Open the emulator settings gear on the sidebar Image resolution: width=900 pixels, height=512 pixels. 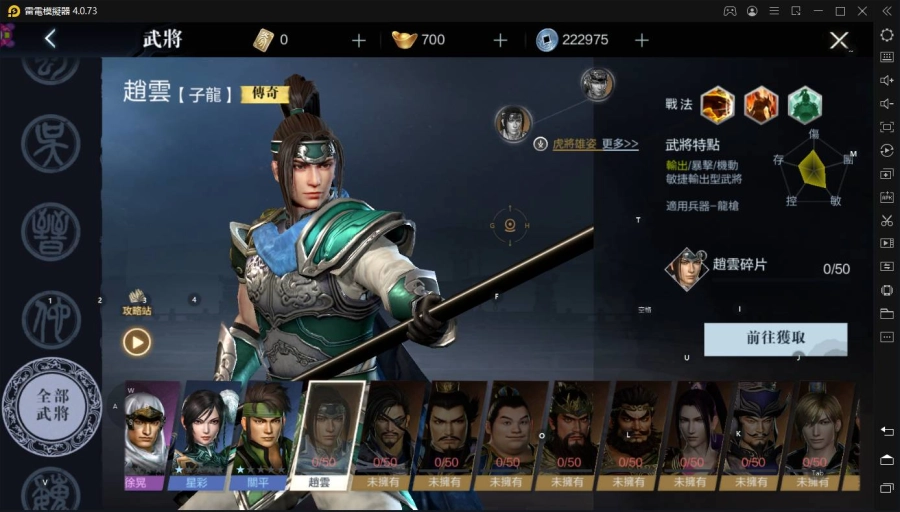click(x=887, y=34)
